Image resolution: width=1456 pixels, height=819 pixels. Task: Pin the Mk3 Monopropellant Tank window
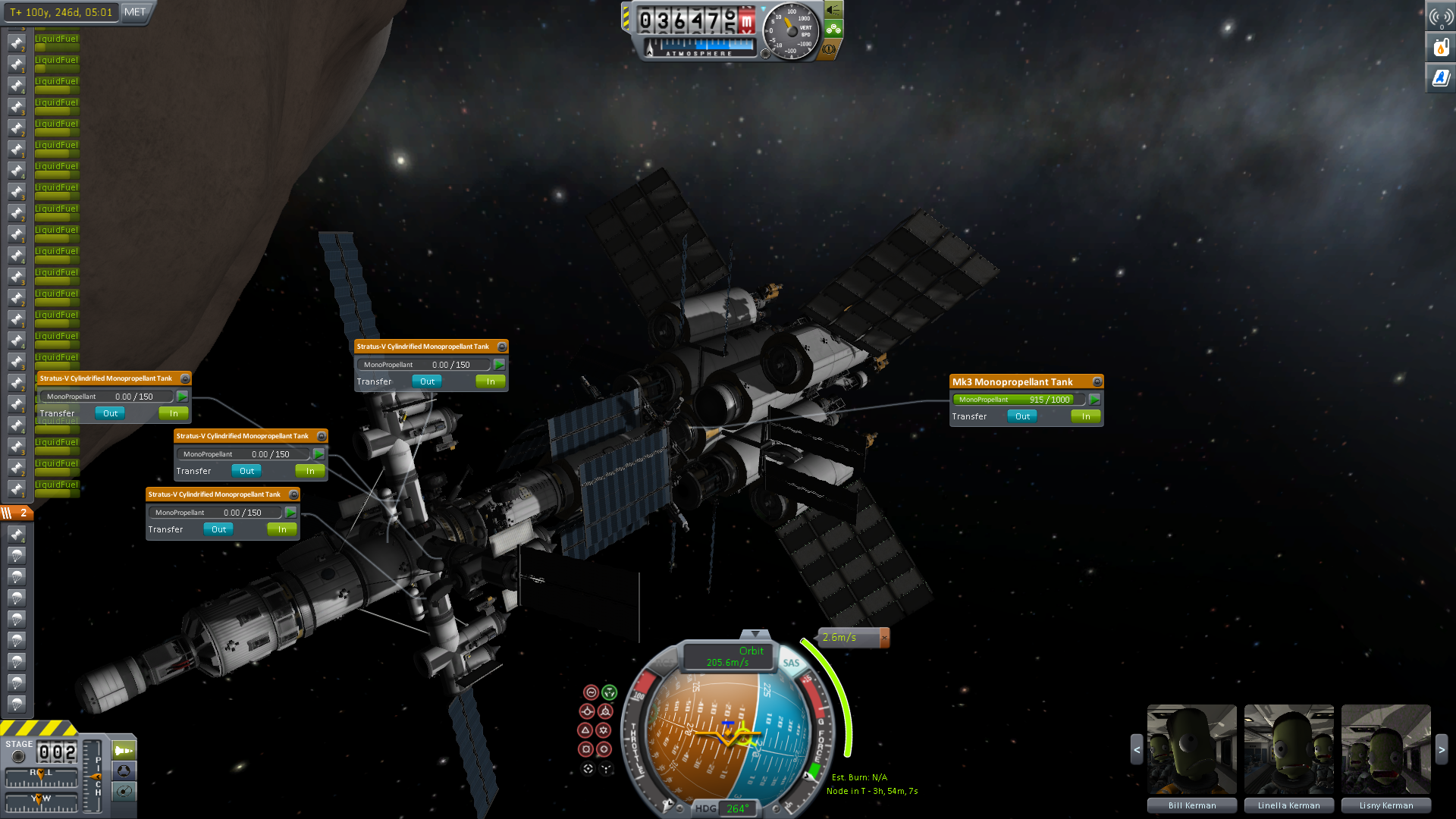point(1097,382)
